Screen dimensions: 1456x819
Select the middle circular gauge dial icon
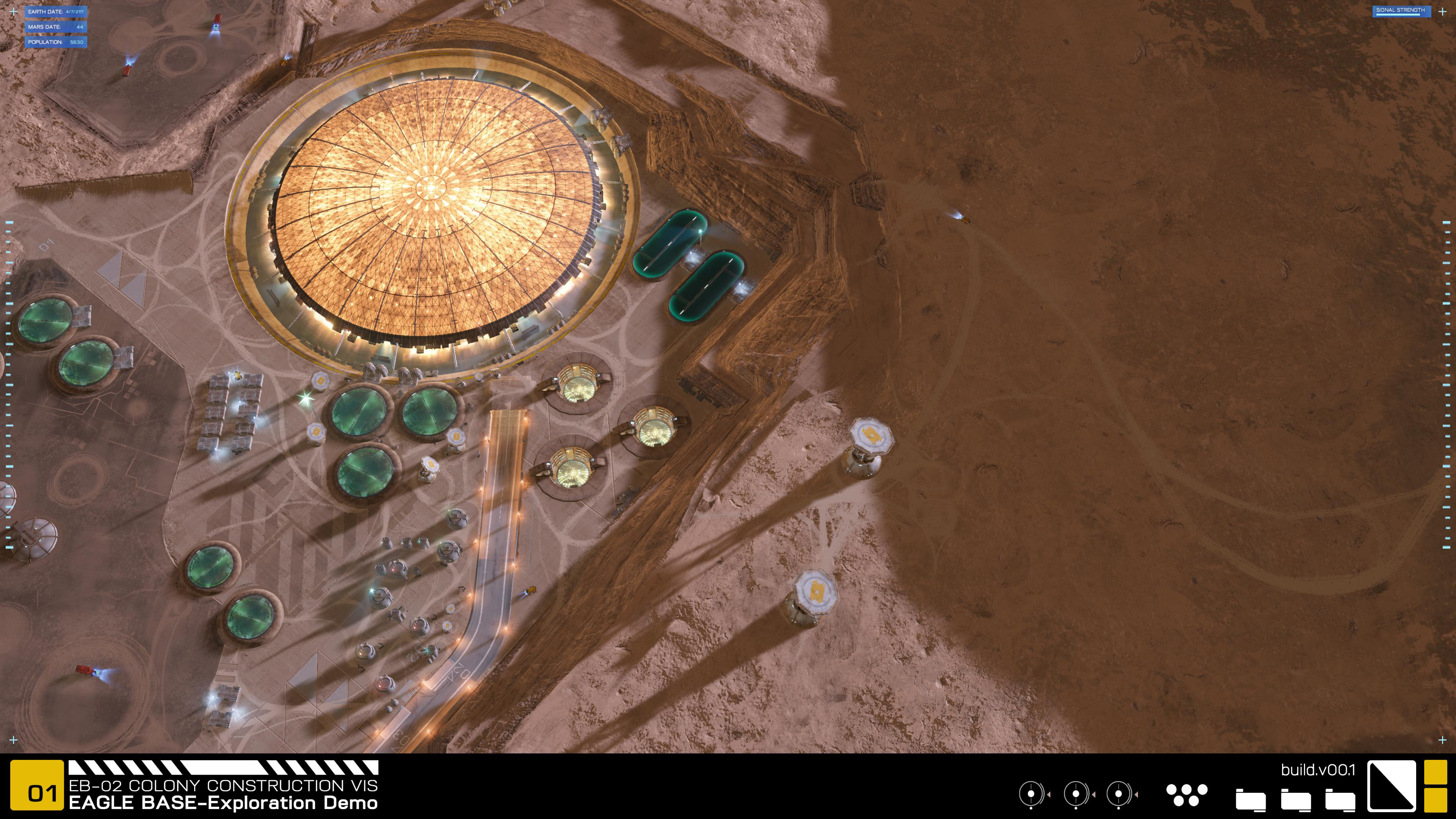click(x=1076, y=795)
